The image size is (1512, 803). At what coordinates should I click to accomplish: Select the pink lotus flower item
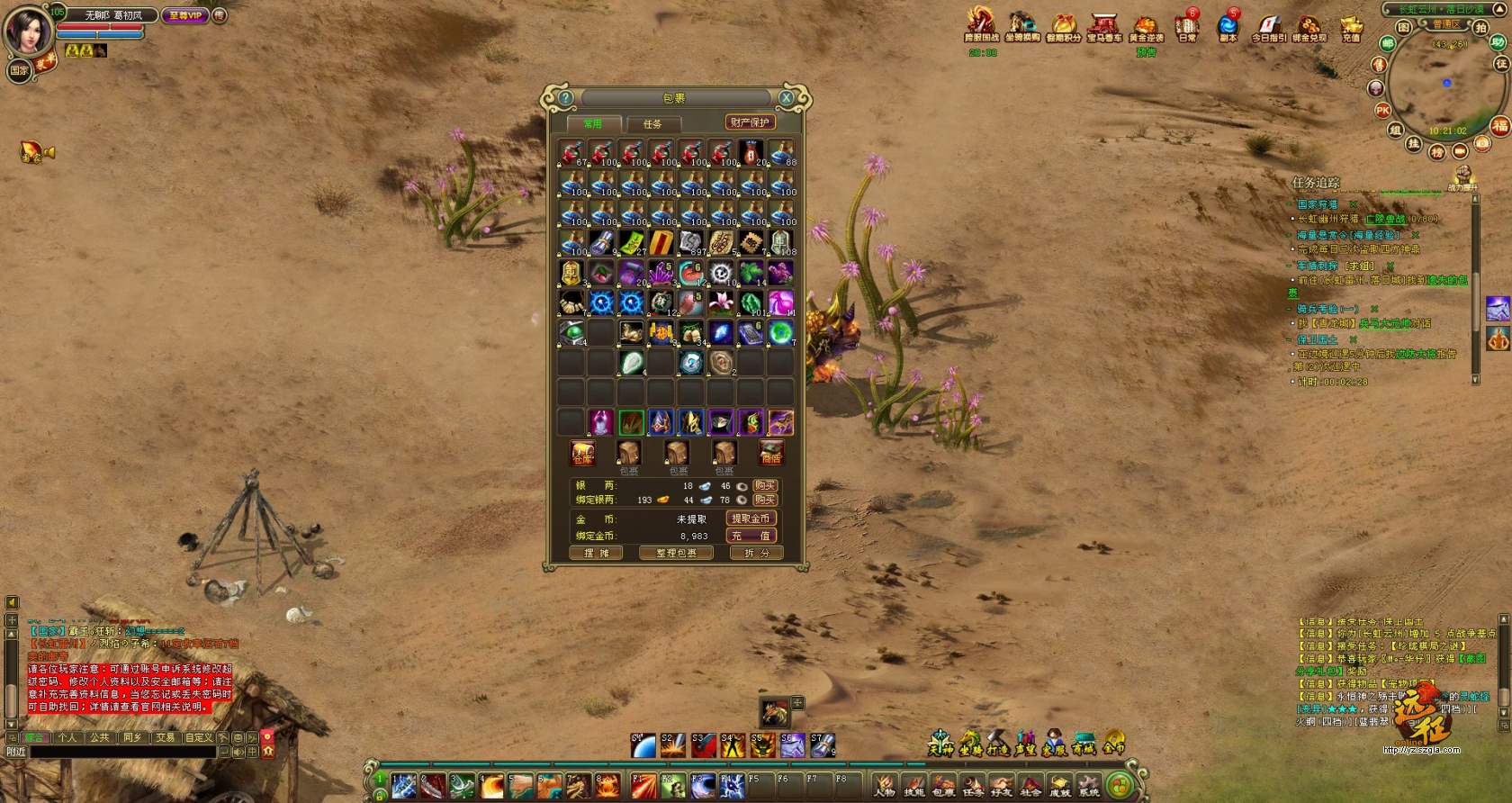click(721, 302)
